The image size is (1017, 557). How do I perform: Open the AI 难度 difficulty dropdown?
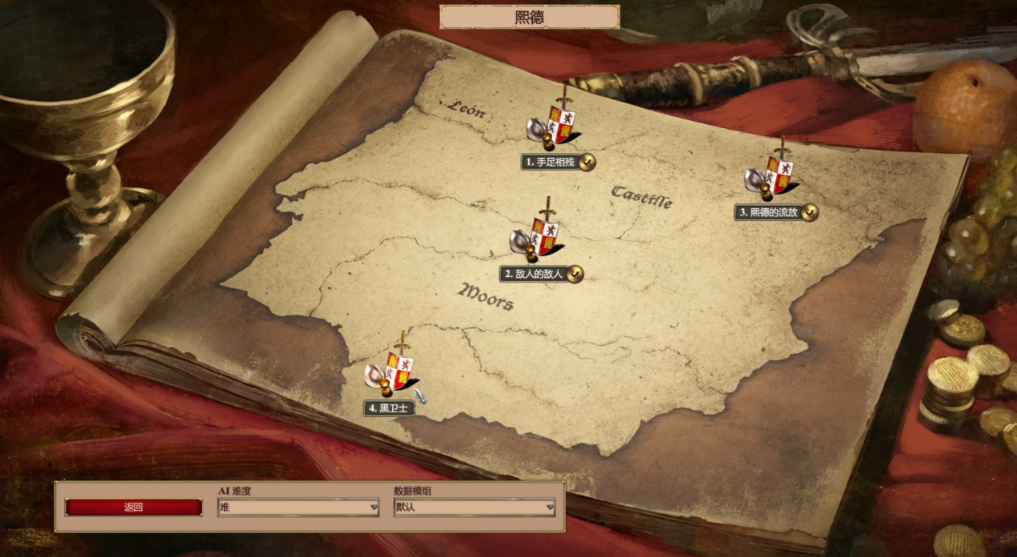(x=298, y=507)
